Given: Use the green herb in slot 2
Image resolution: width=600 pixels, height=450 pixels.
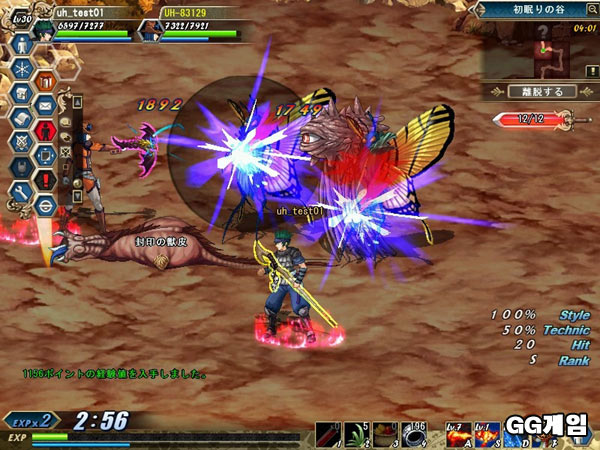Looking at the screenshot, I should coord(359,433).
